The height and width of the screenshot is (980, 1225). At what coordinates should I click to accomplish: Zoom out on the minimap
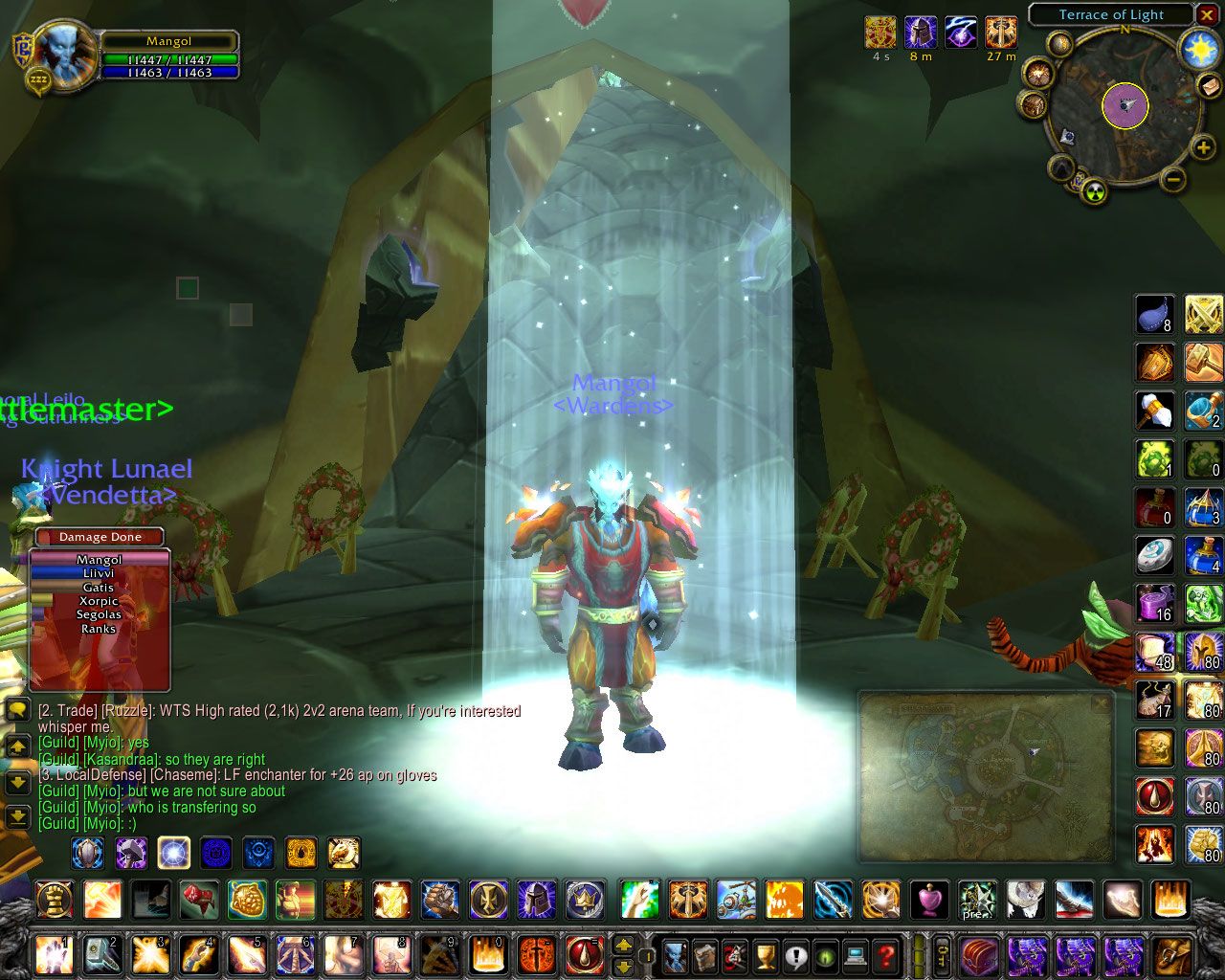click(x=1174, y=178)
